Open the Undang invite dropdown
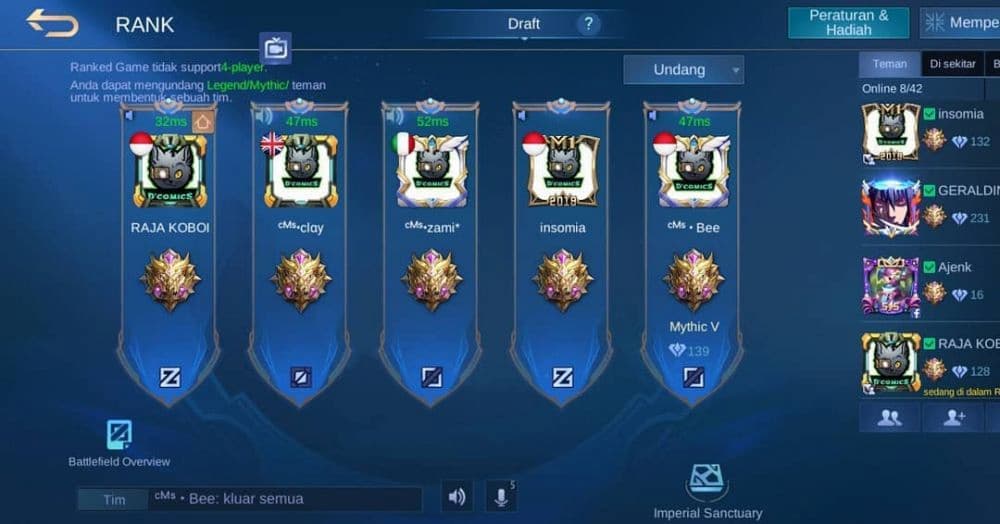 pyautogui.click(x=683, y=70)
